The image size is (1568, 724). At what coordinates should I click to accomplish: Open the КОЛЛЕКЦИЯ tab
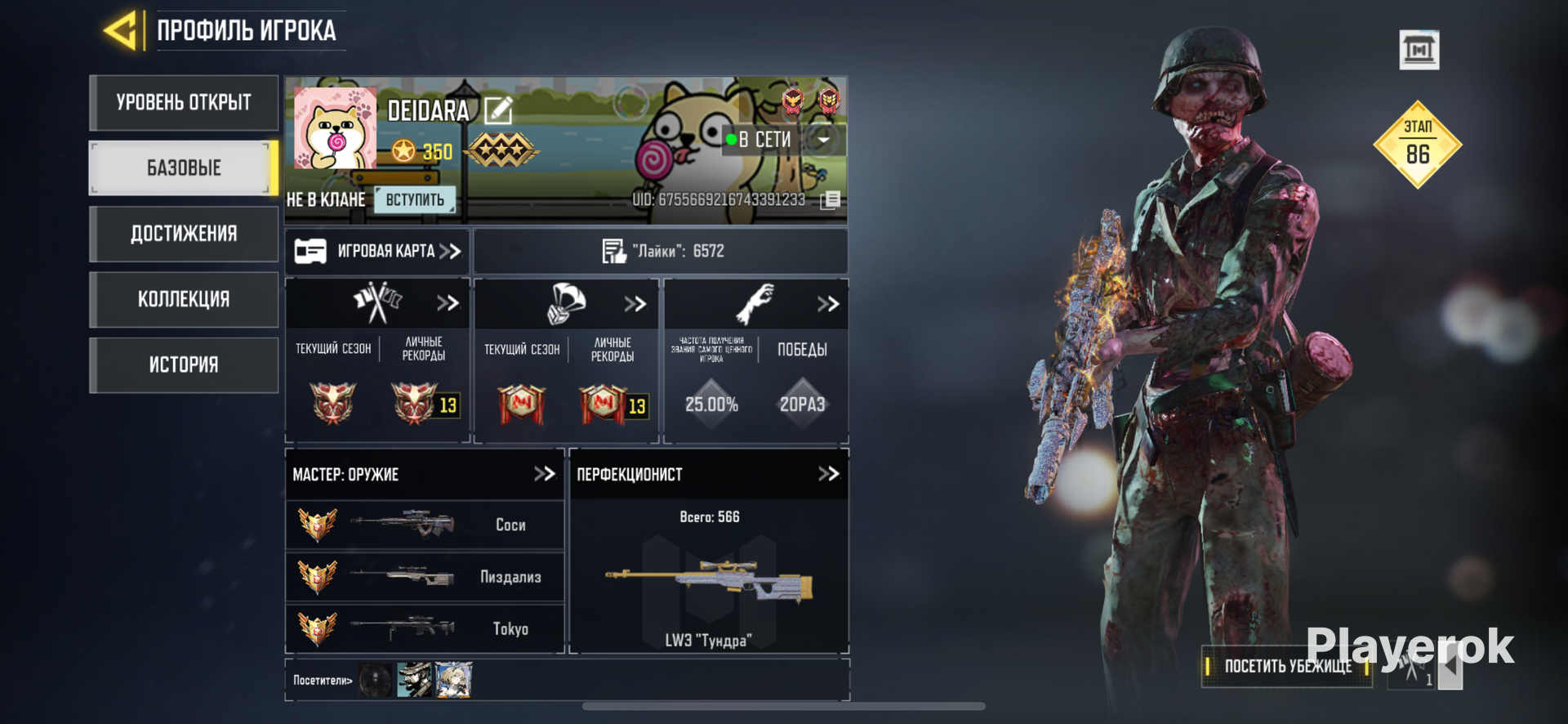pyautogui.click(x=184, y=299)
